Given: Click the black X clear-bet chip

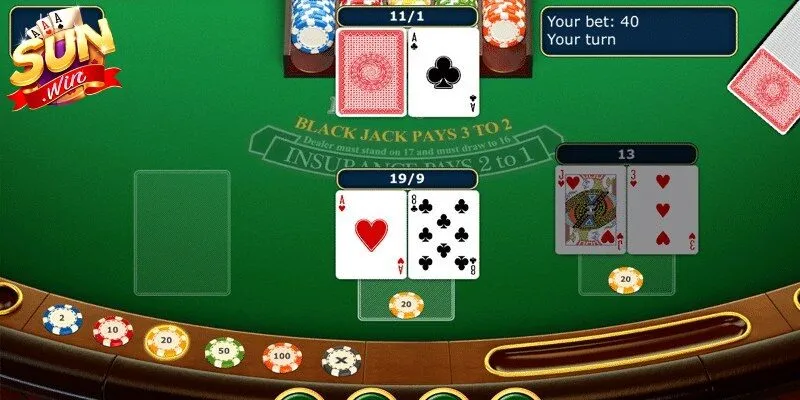Looking at the screenshot, I should coord(341,360).
